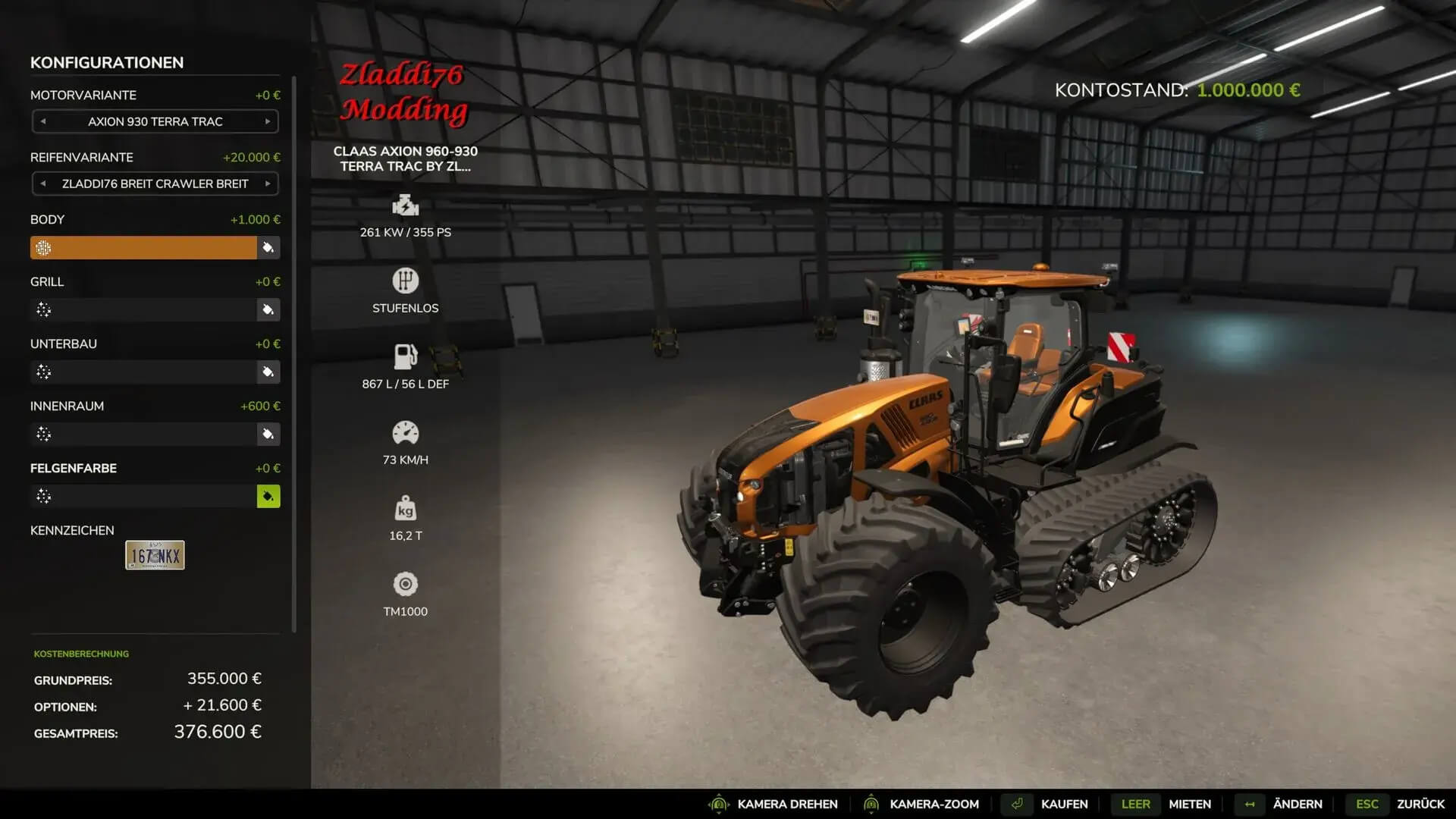
Task: Open Innenraum color paint bucket
Action: point(268,434)
